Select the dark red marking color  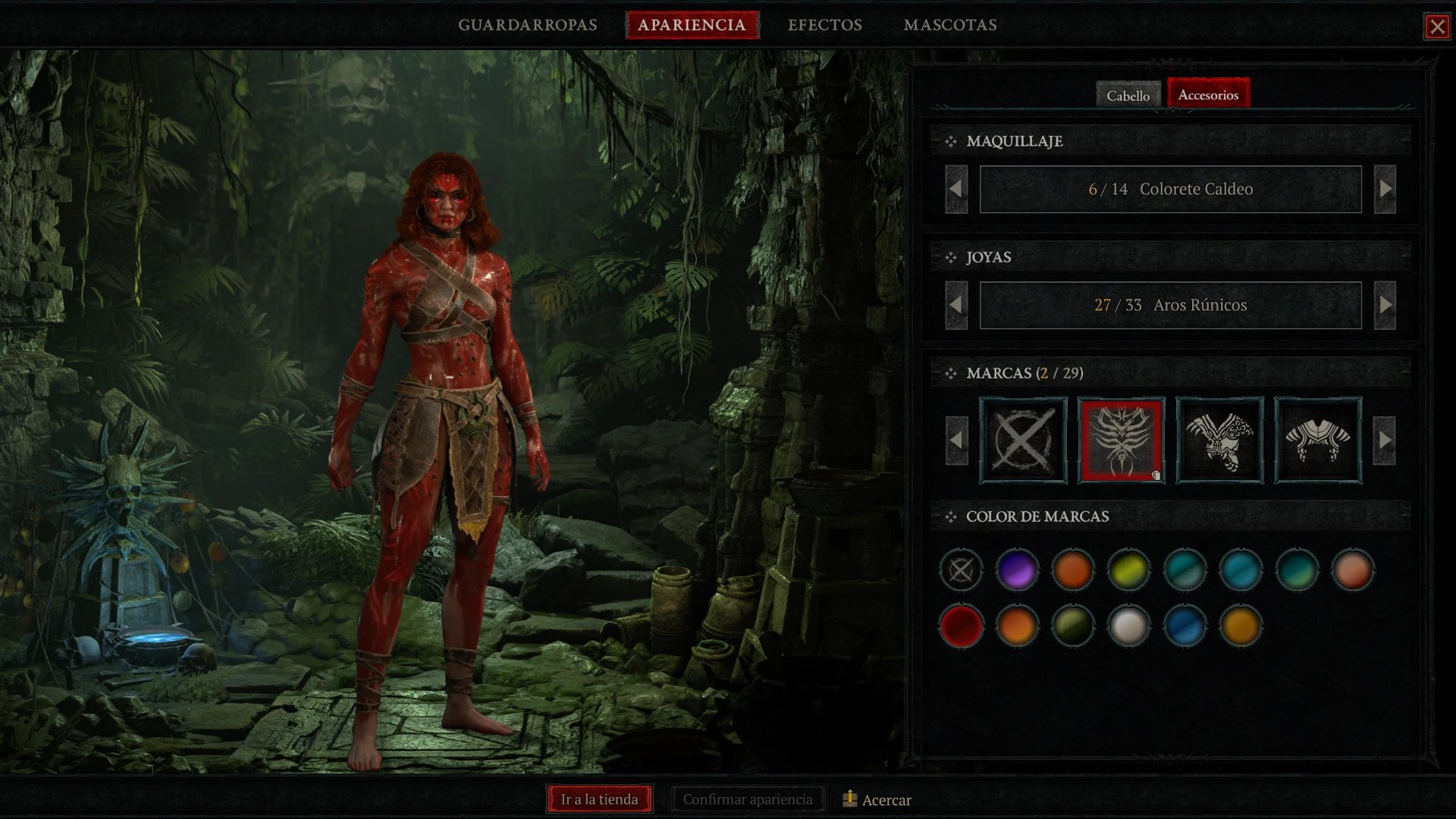[x=961, y=626]
